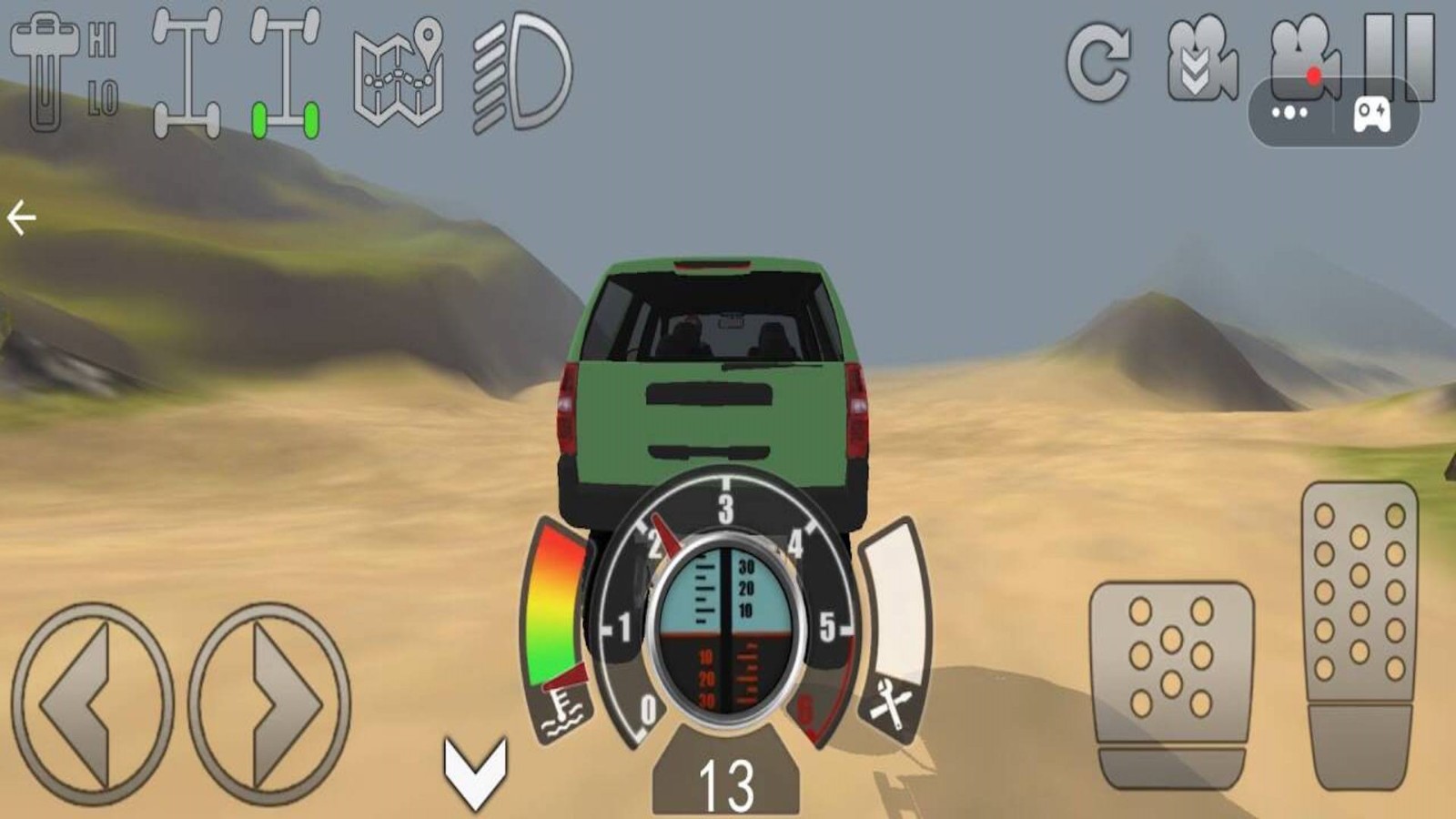Open the gamepad overlay button
The image size is (1456, 819).
tap(1371, 115)
